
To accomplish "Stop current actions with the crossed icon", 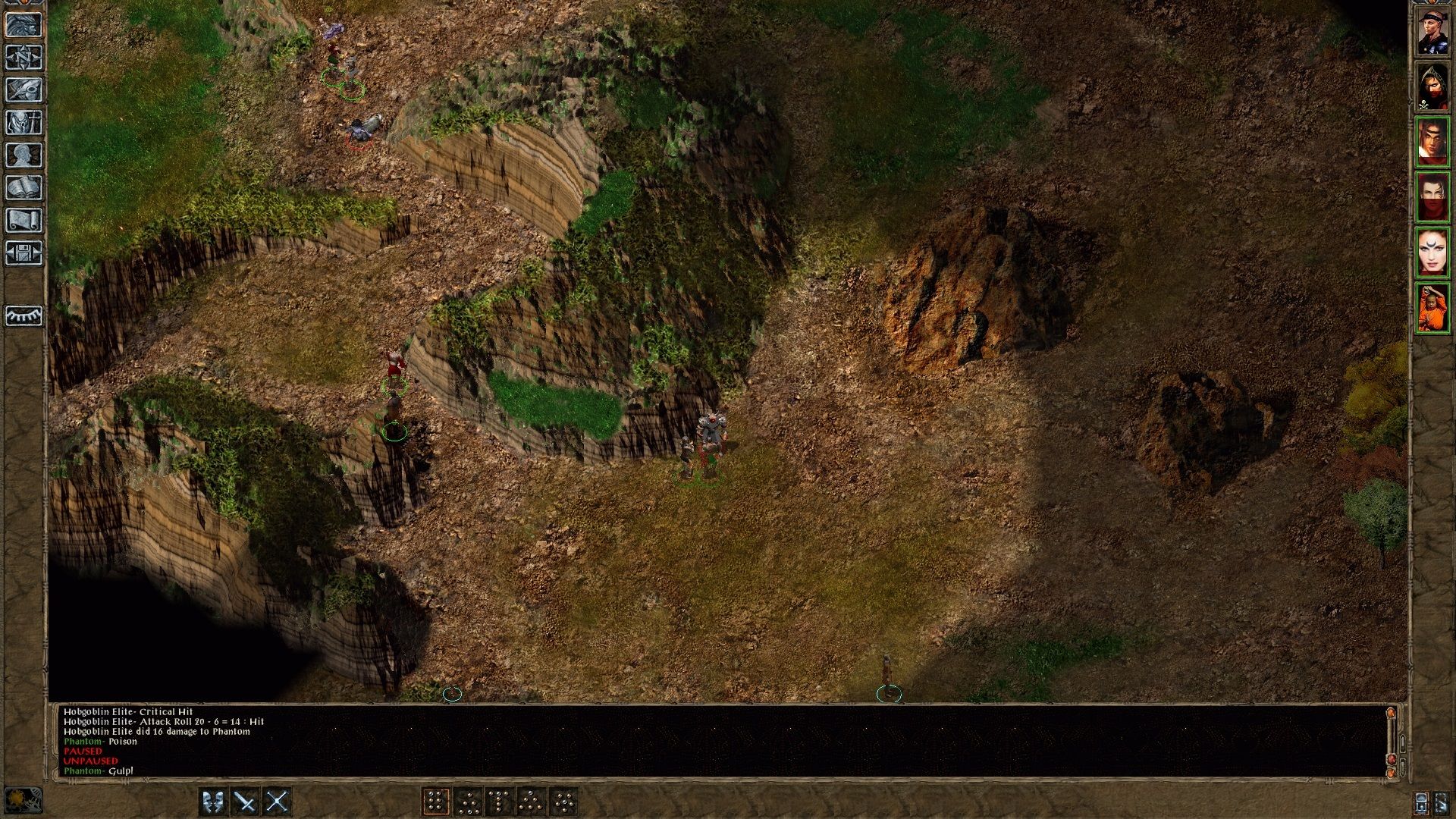I will (275, 800).
